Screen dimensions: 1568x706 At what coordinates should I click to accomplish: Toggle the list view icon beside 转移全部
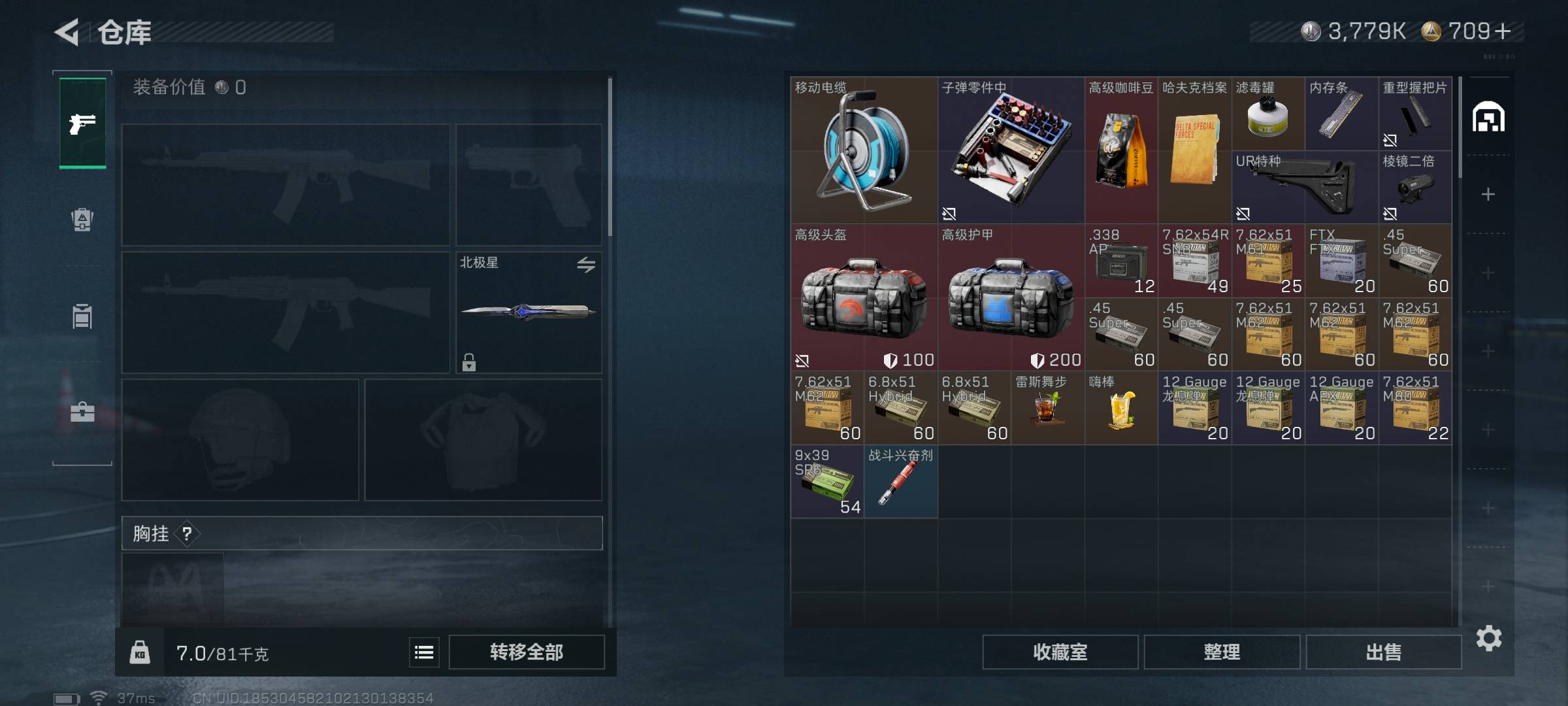(x=424, y=652)
